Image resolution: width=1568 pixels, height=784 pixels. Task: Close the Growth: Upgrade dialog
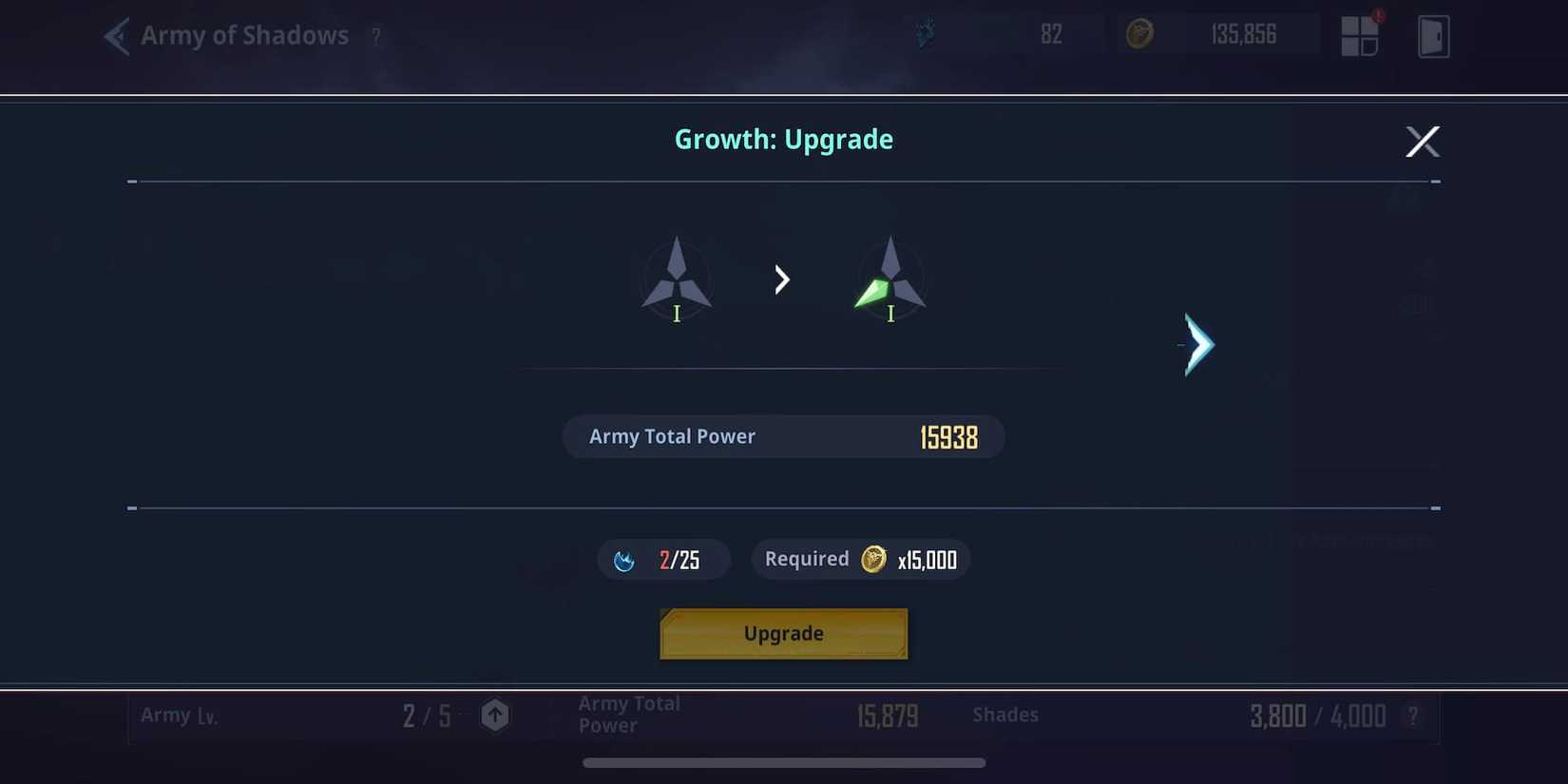coord(1423,141)
